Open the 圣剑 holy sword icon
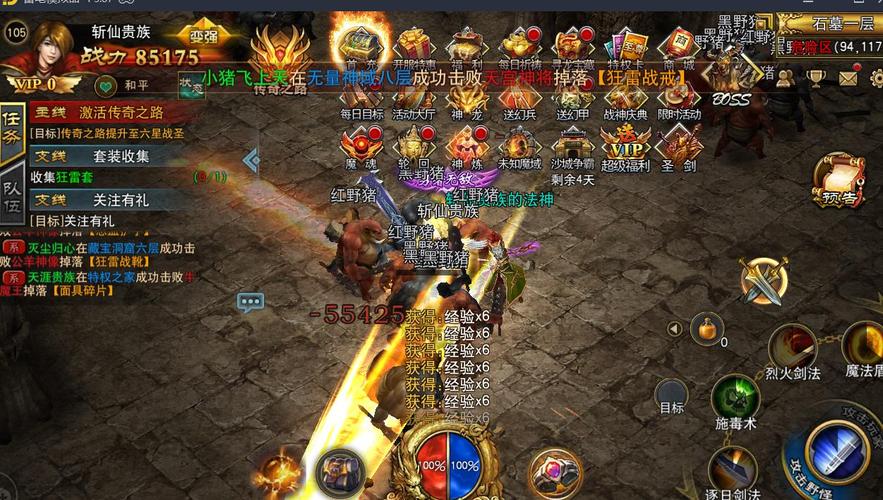Viewport: 883px width, 500px height. tap(679, 150)
